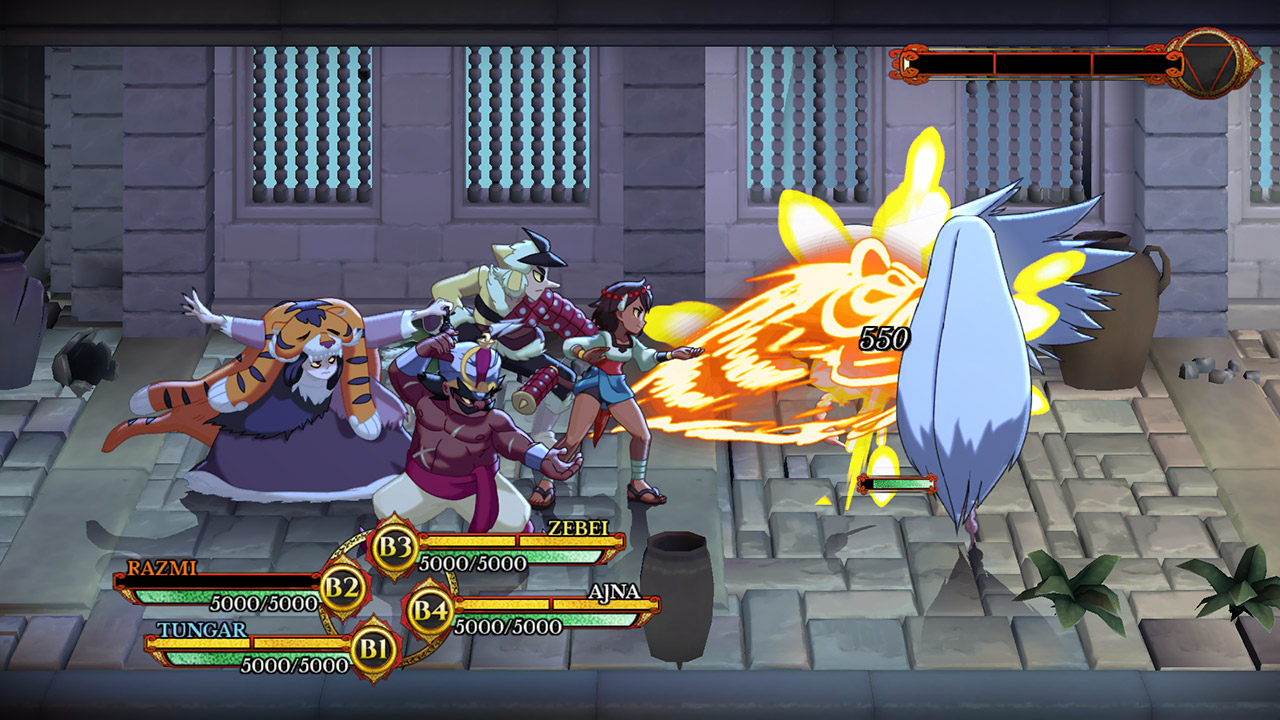Click Ajna's 5000/5000 HP readout
This screenshot has height=720, width=1280.
[506, 626]
